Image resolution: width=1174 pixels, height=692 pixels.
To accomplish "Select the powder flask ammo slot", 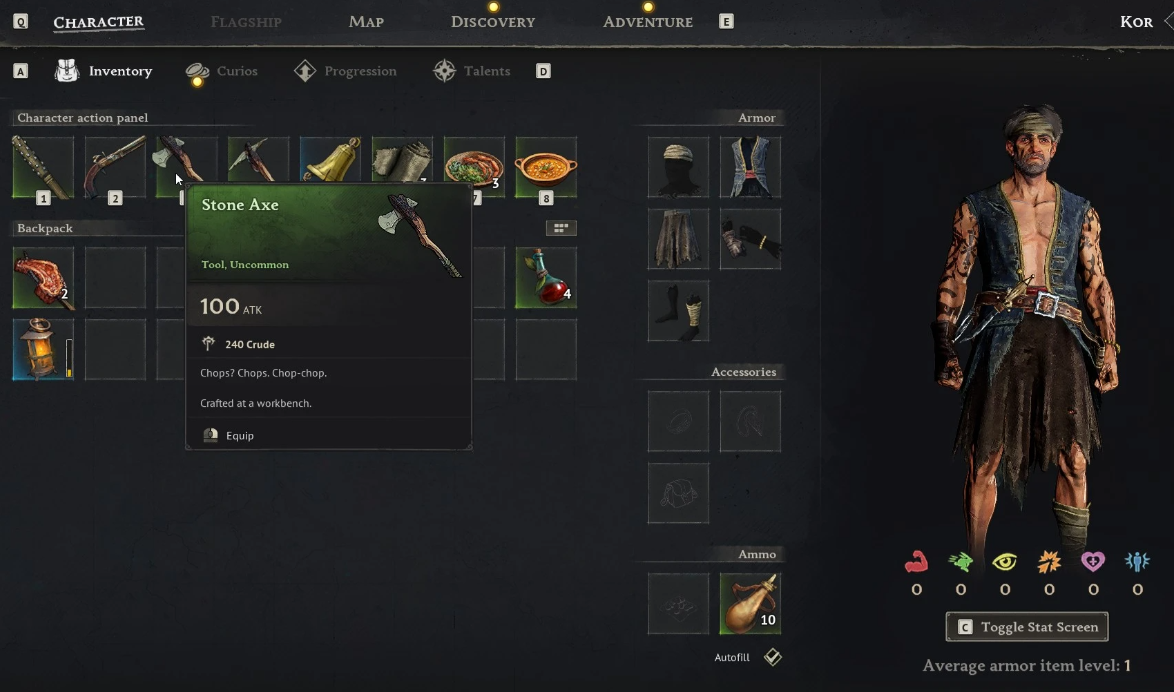I will point(750,603).
